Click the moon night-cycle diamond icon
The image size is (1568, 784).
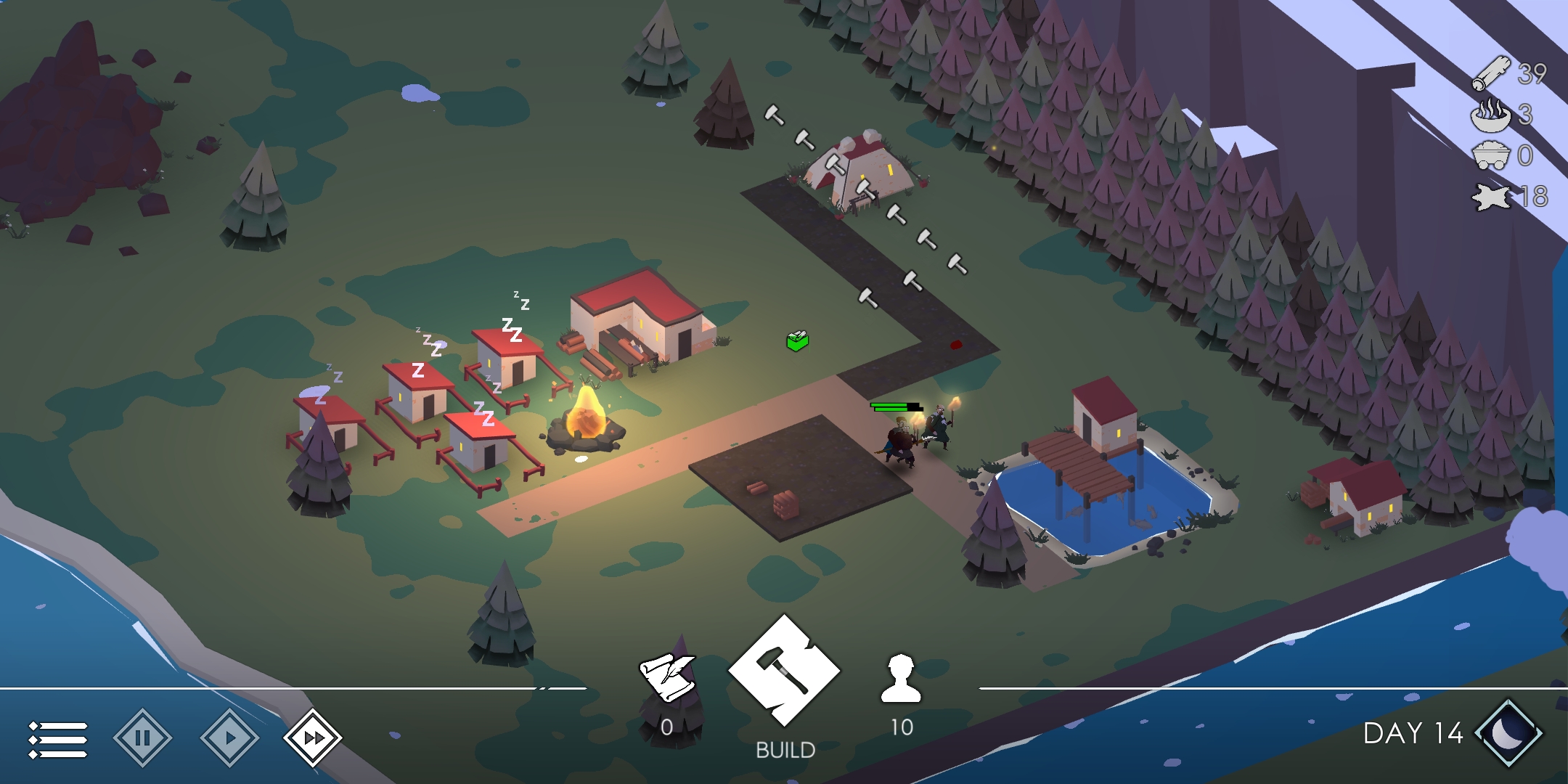1508,733
